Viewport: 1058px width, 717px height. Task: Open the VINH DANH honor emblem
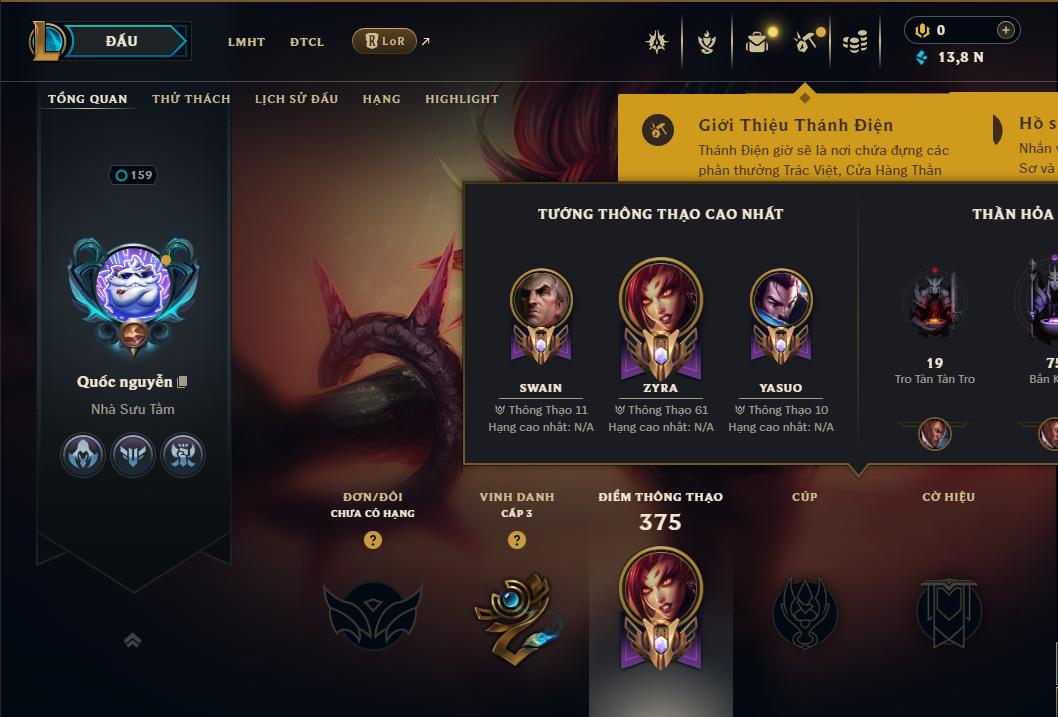click(516, 612)
